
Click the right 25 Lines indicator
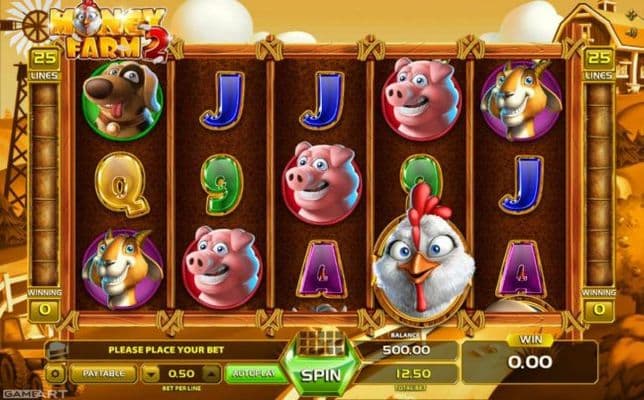pos(599,61)
